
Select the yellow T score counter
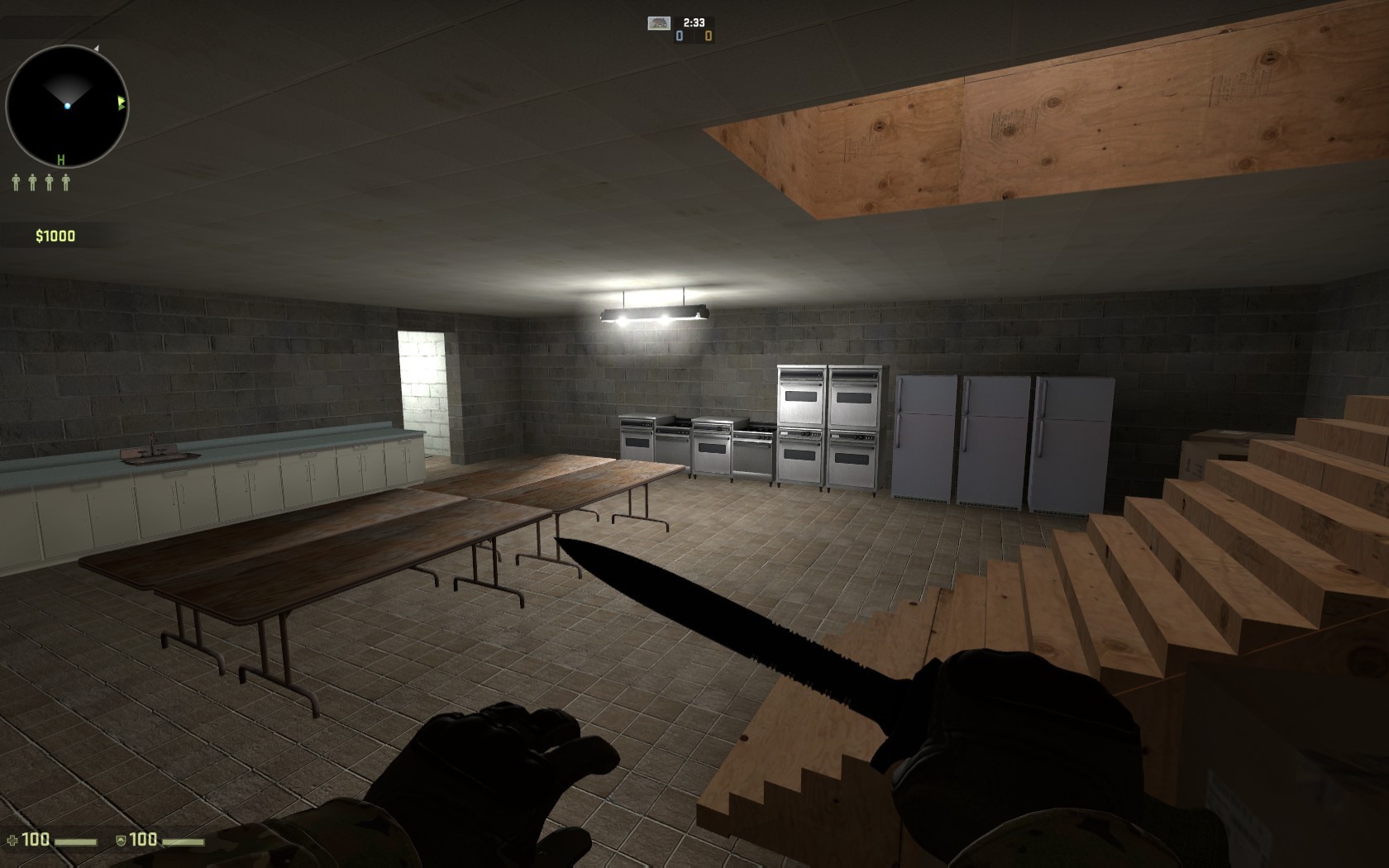pos(709,36)
